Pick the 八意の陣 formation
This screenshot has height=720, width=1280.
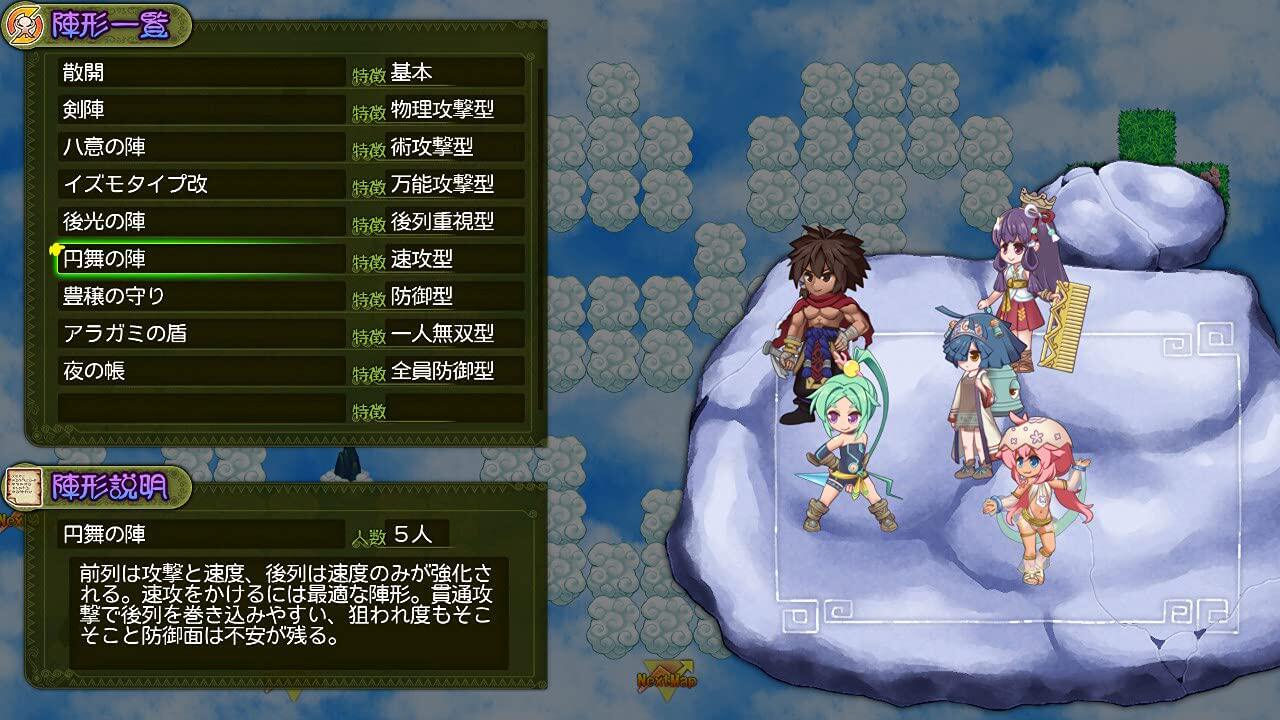(200, 147)
